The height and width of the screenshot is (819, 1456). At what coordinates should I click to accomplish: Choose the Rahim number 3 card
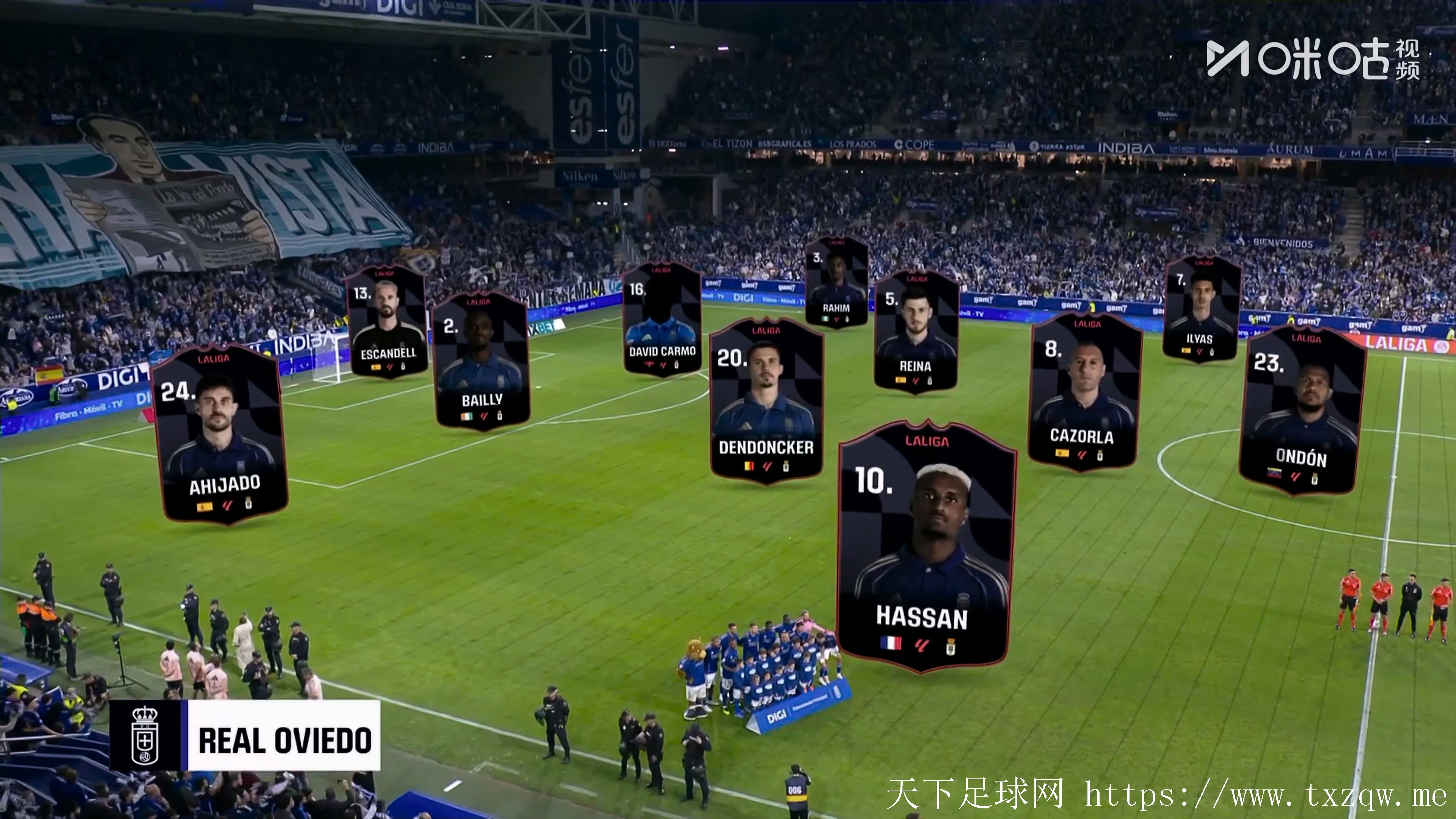(x=836, y=282)
